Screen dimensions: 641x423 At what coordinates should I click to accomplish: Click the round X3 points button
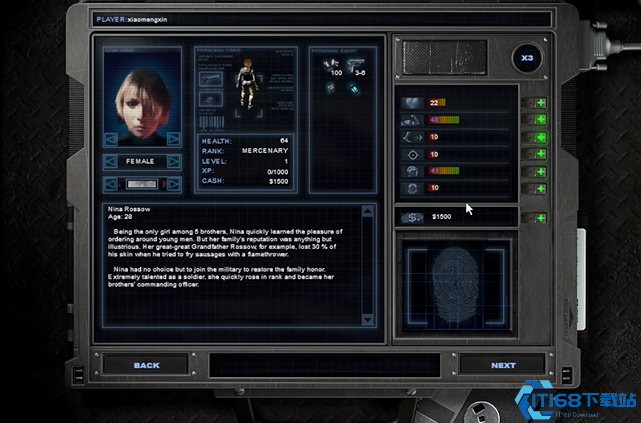528,59
